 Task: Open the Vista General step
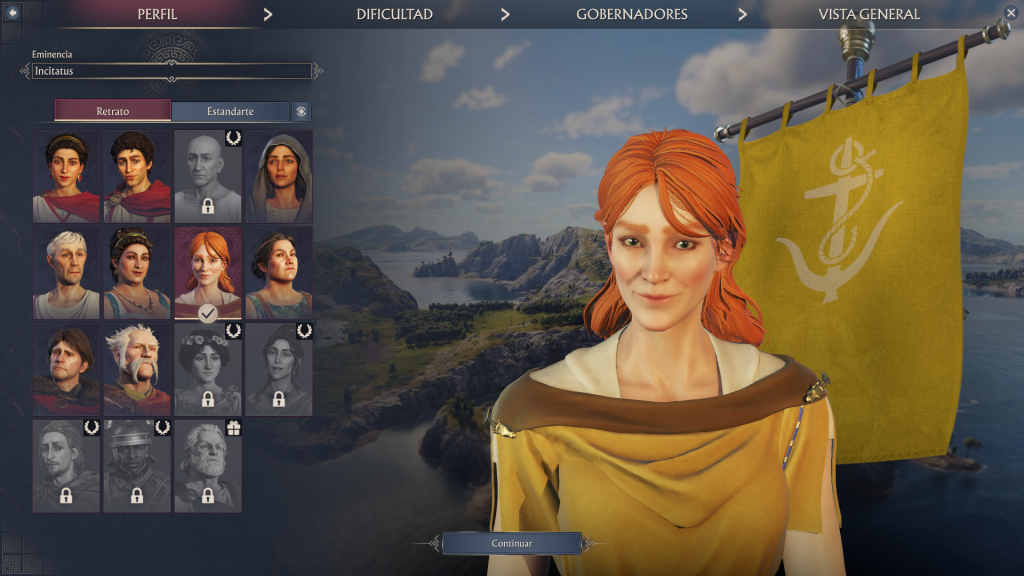click(x=868, y=14)
